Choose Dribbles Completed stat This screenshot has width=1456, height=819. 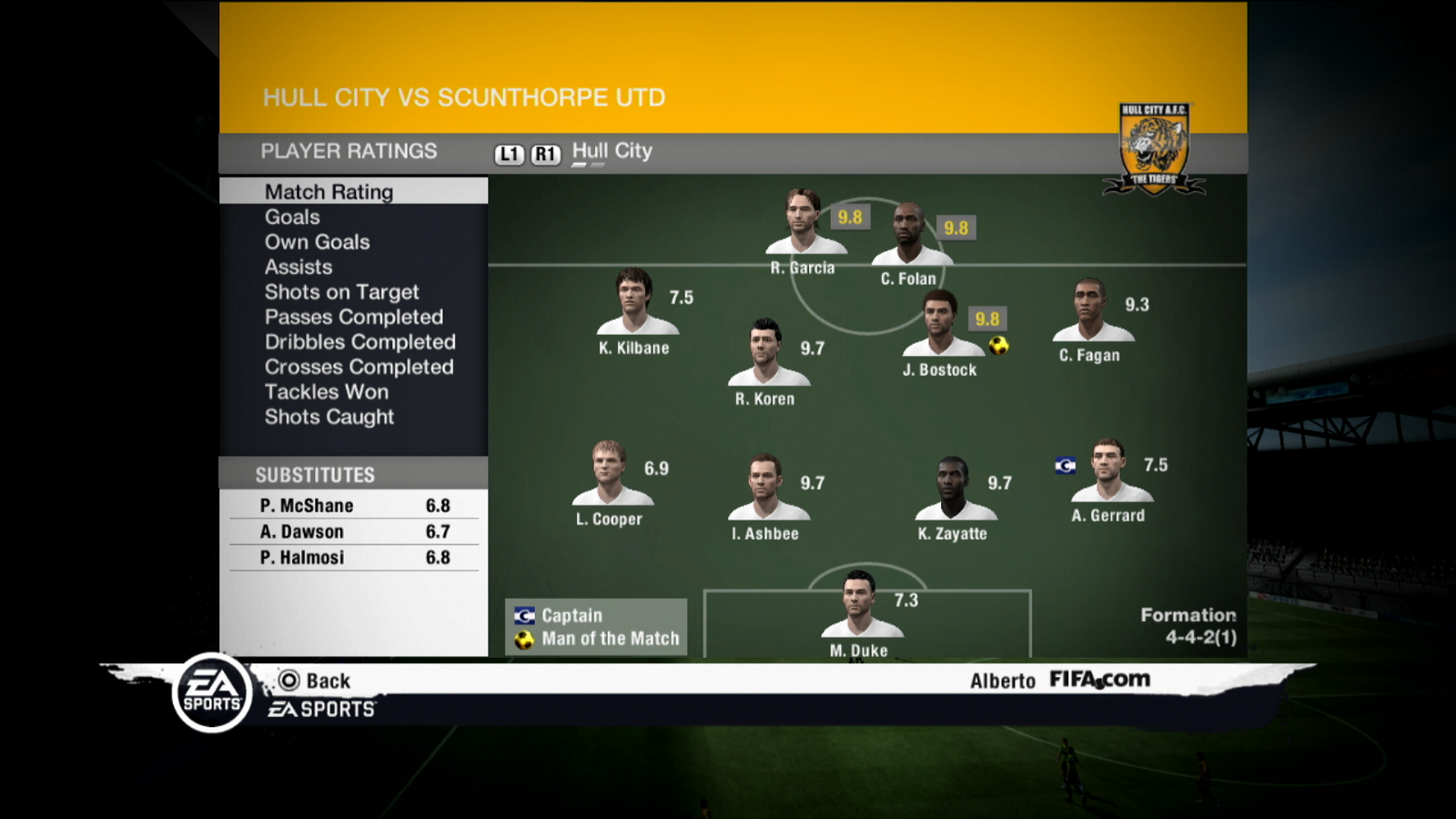(x=359, y=342)
